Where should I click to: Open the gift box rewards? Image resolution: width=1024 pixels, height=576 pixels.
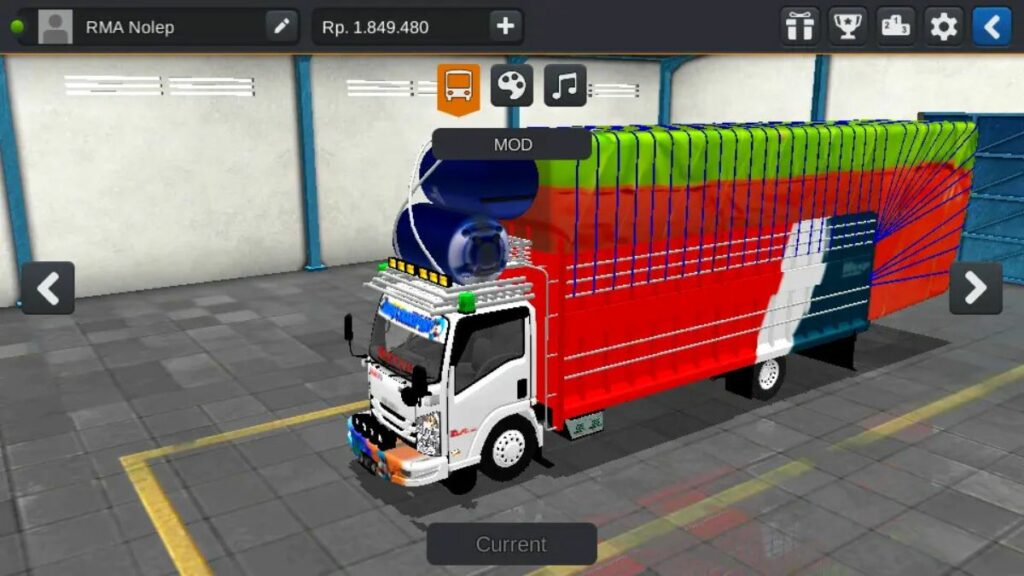799,27
